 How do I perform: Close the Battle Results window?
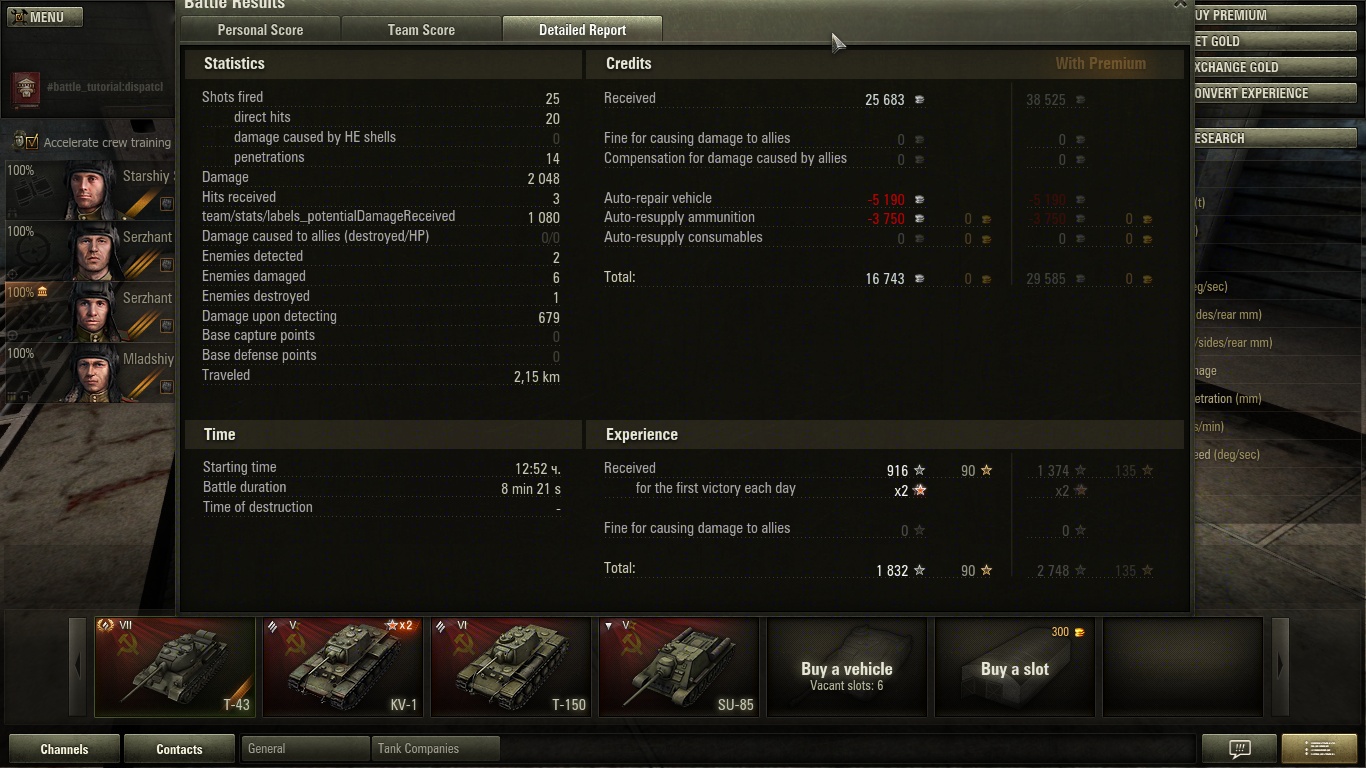tap(1180, 4)
